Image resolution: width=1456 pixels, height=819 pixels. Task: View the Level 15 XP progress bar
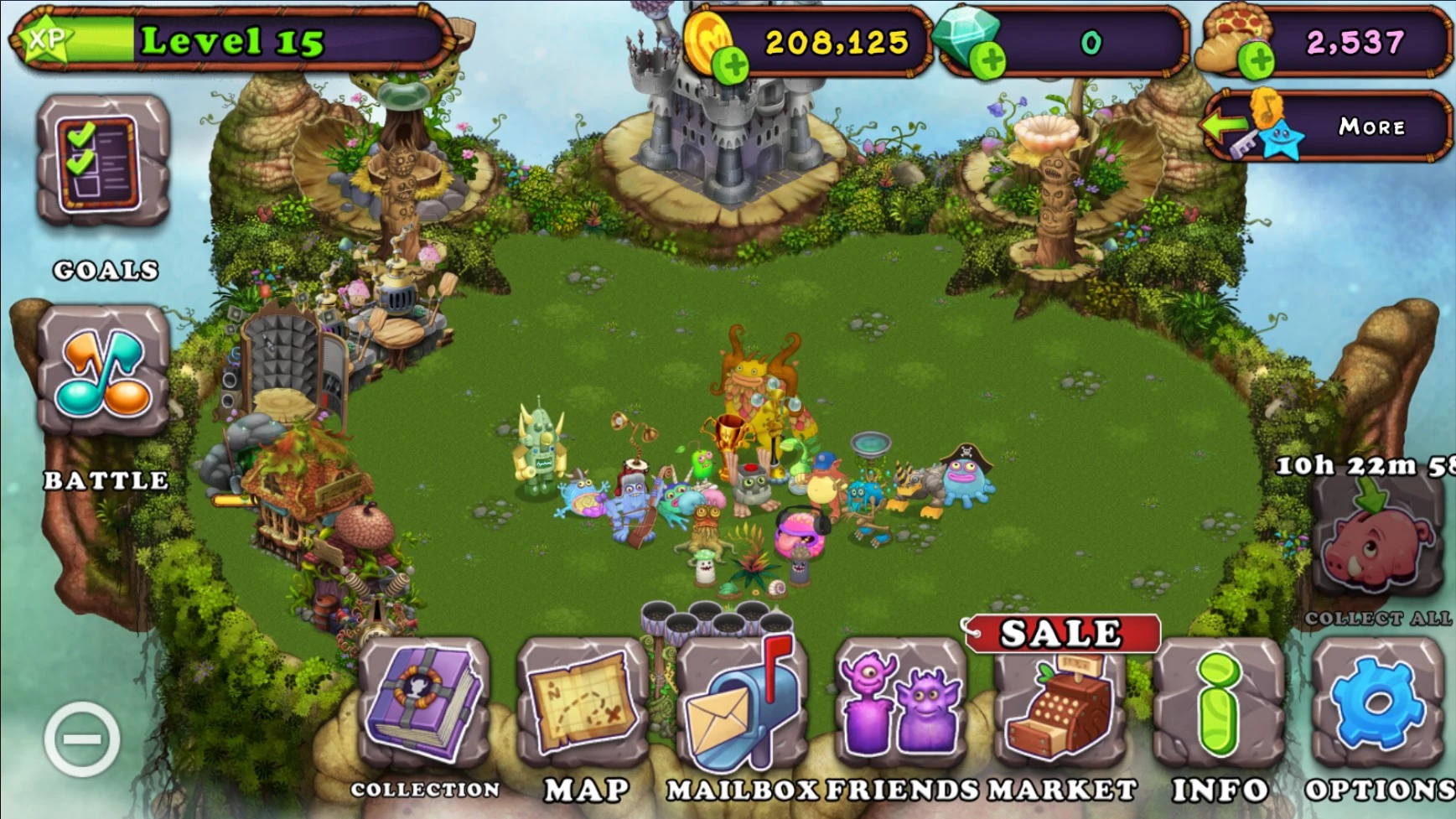tap(226, 39)
